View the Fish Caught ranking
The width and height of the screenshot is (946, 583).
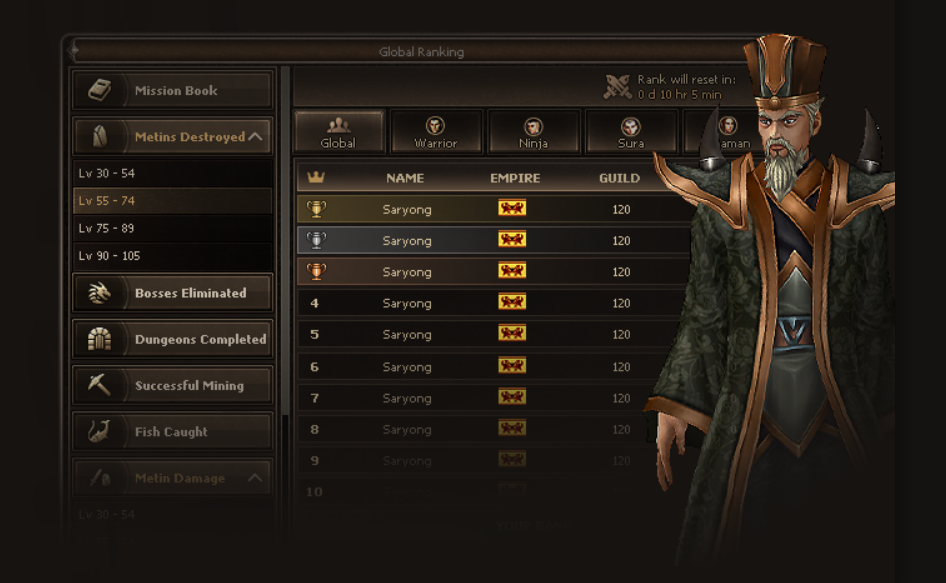[x=172, y=432]
